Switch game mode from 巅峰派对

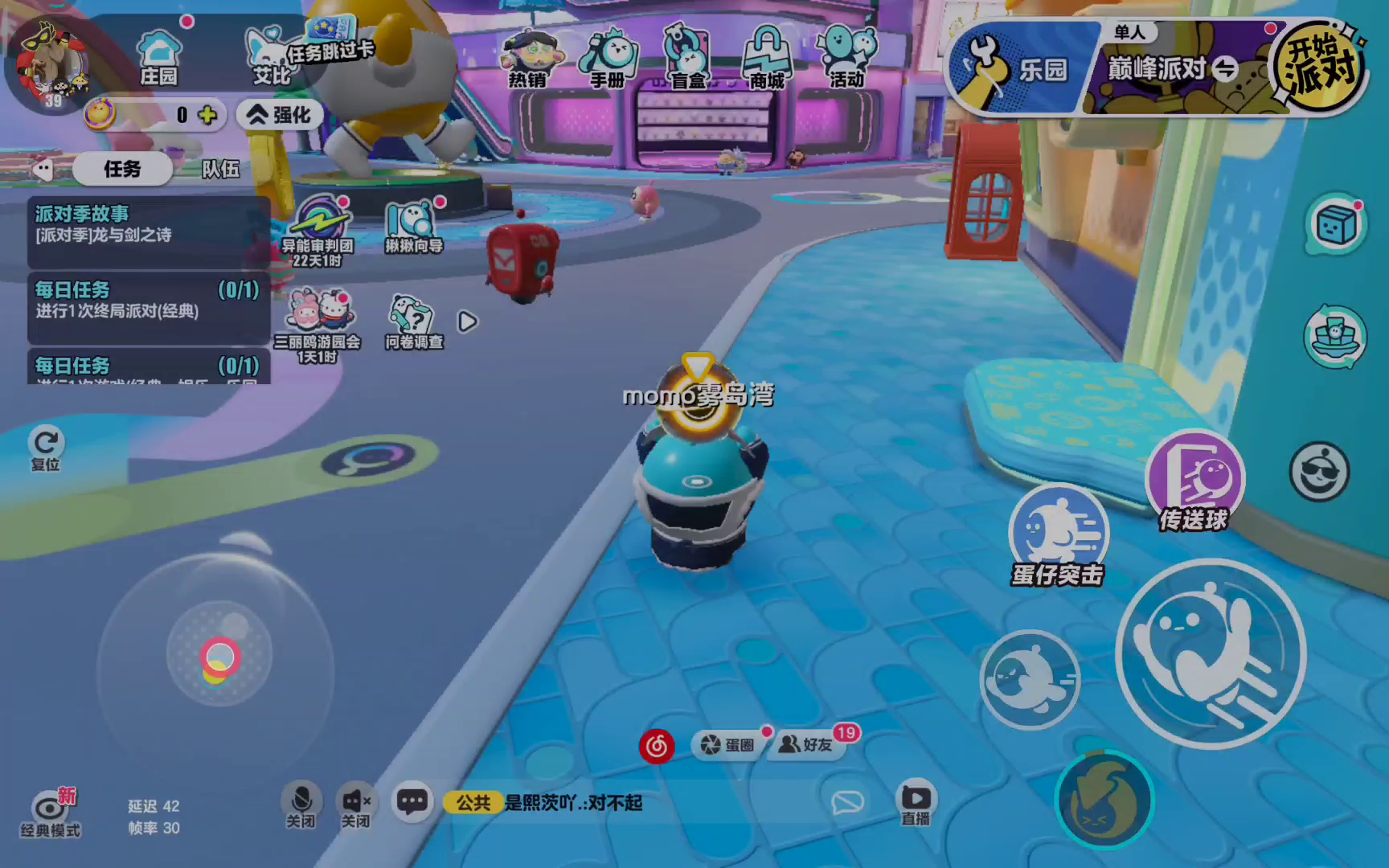pyautogui.click(x=1225, y=69)
